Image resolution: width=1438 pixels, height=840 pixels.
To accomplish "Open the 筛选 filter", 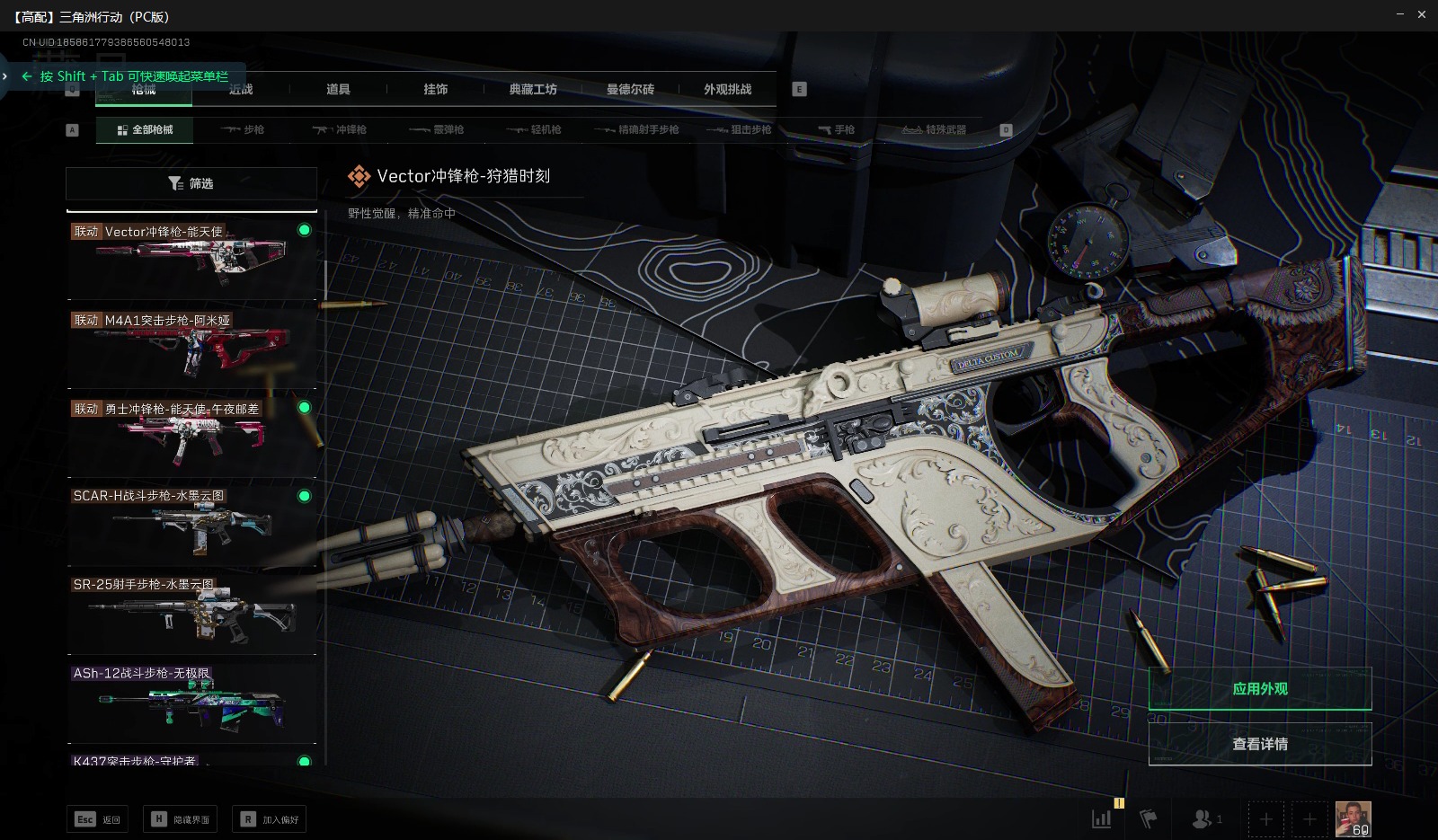I will tap(191, 183).
